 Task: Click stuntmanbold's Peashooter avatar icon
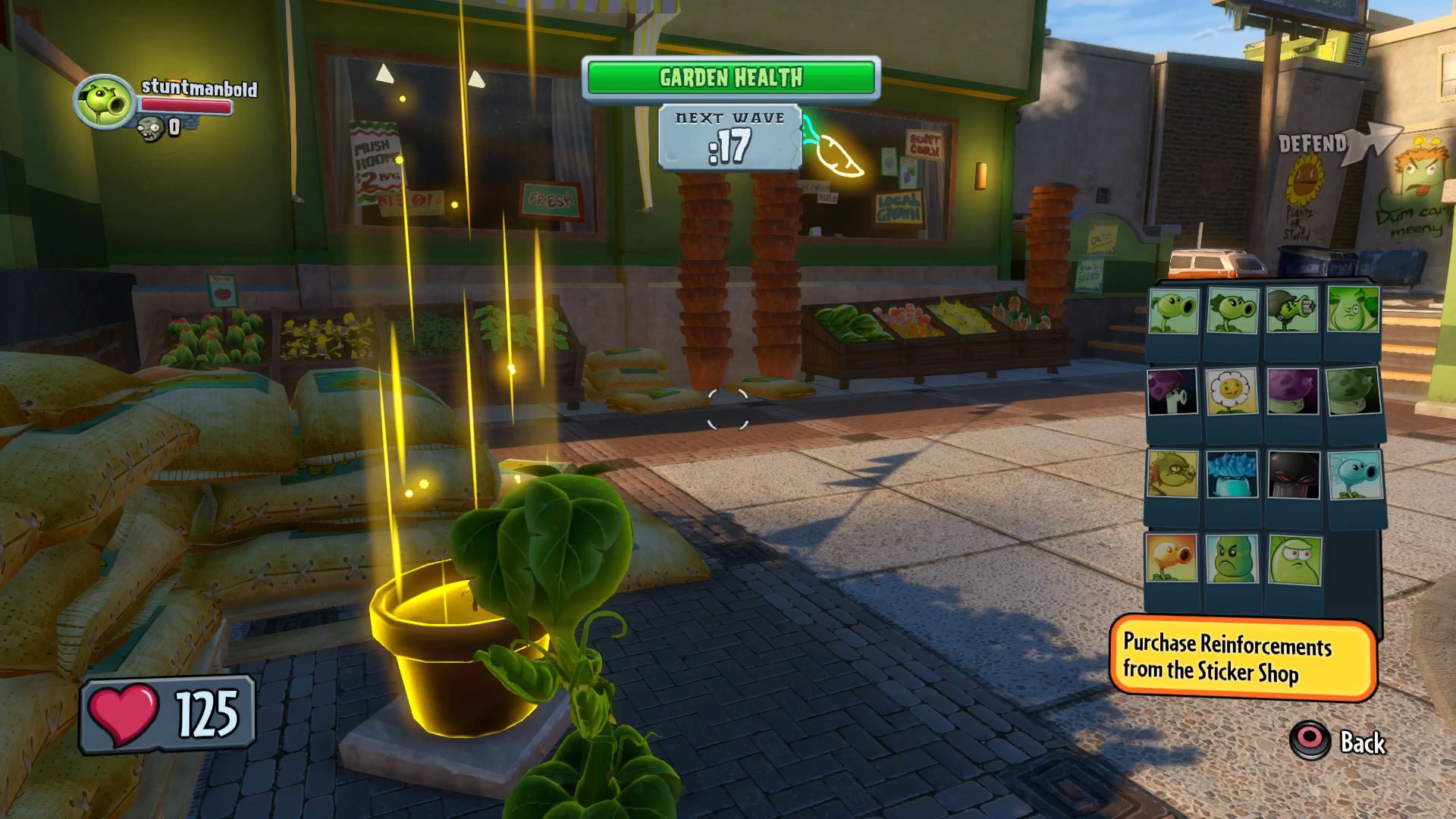pos(104,102)
